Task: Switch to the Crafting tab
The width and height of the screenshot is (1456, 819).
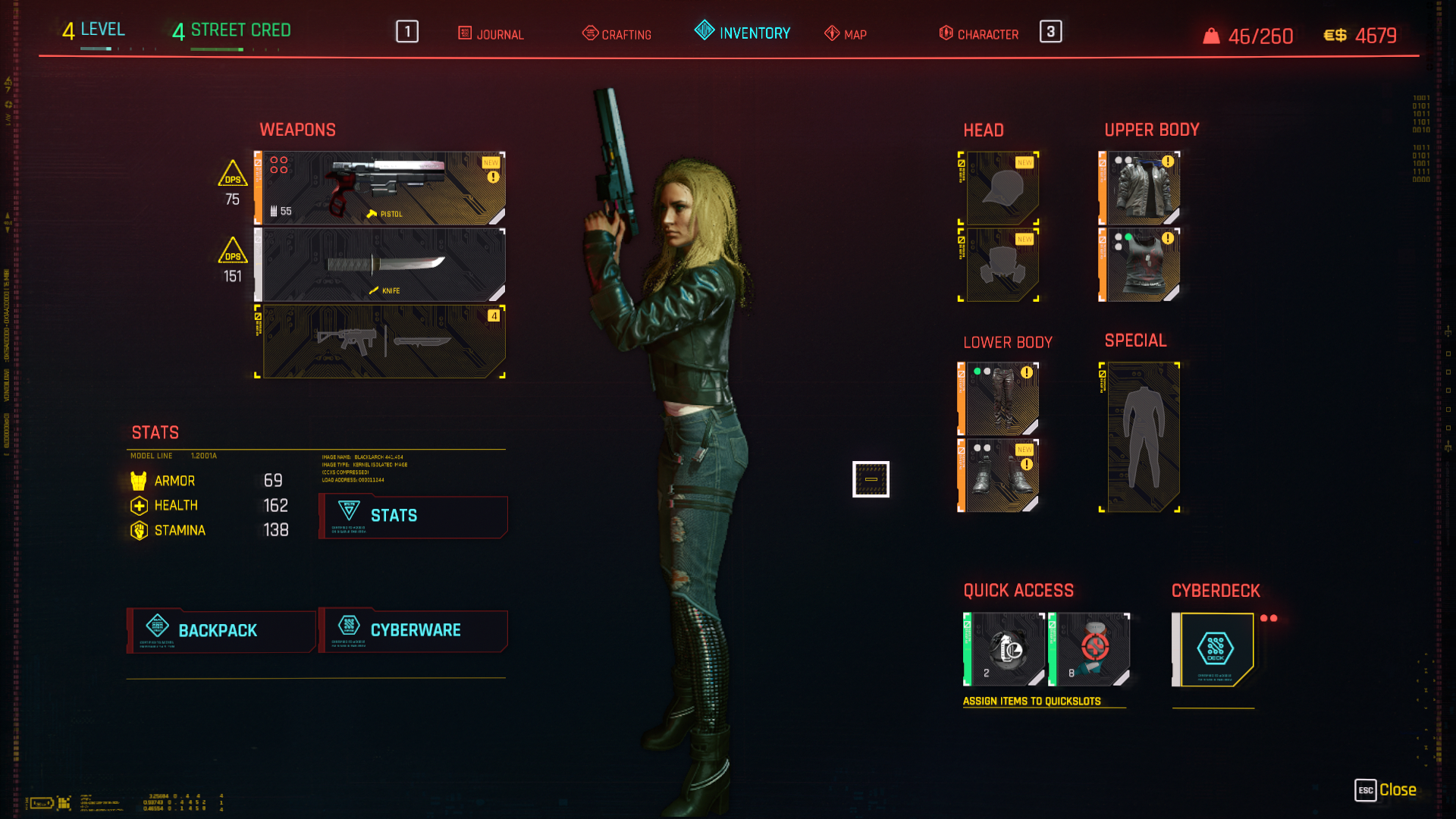Action: tap(617, 34)
